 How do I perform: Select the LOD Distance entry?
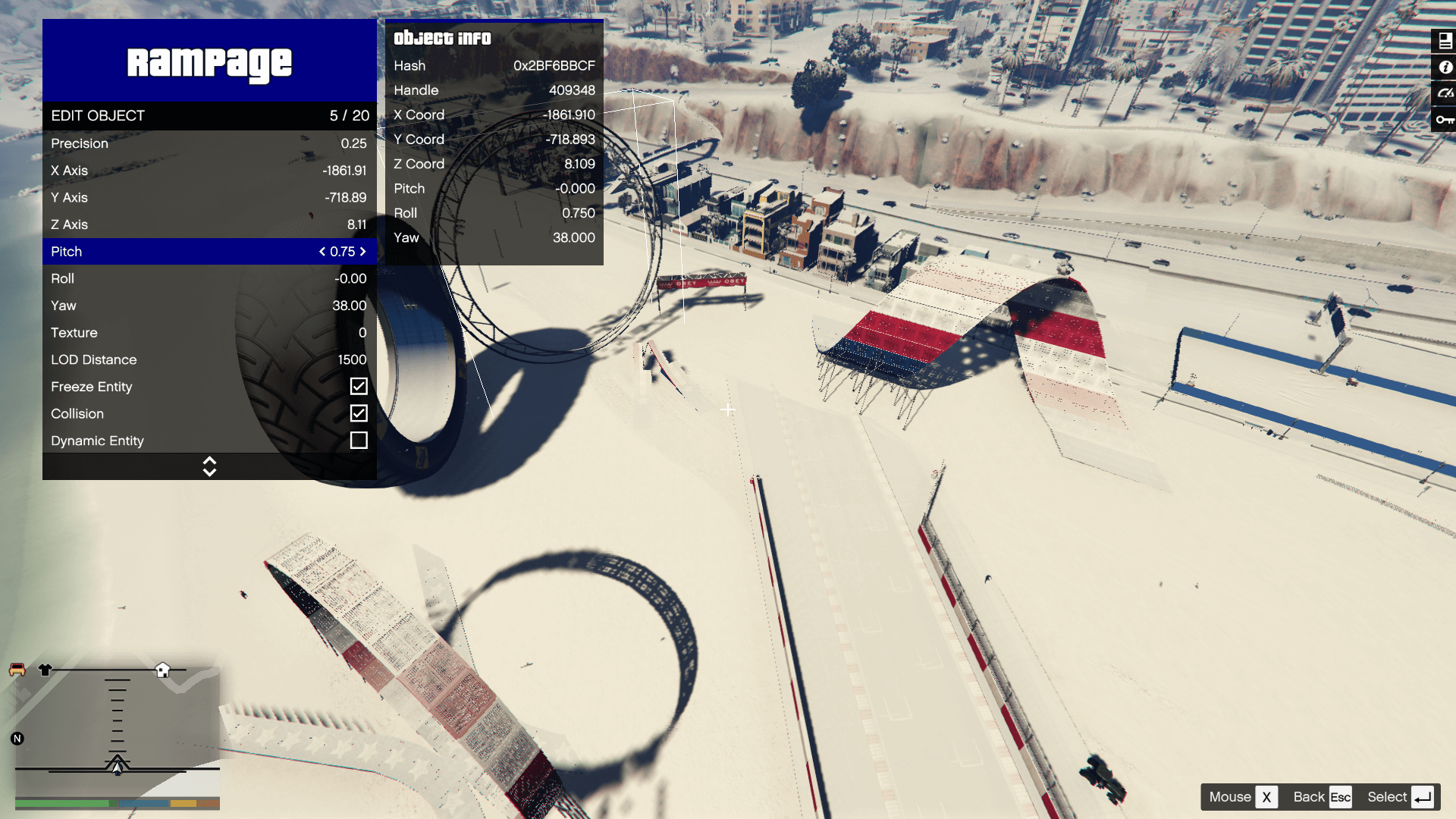click(209, 359)
